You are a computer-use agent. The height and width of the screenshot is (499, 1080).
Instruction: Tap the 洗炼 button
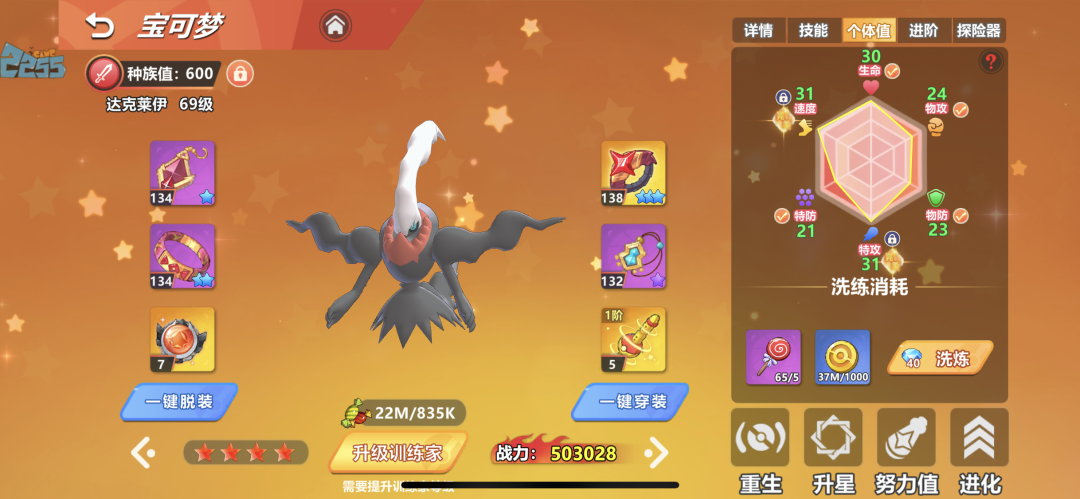pos(940,358)
